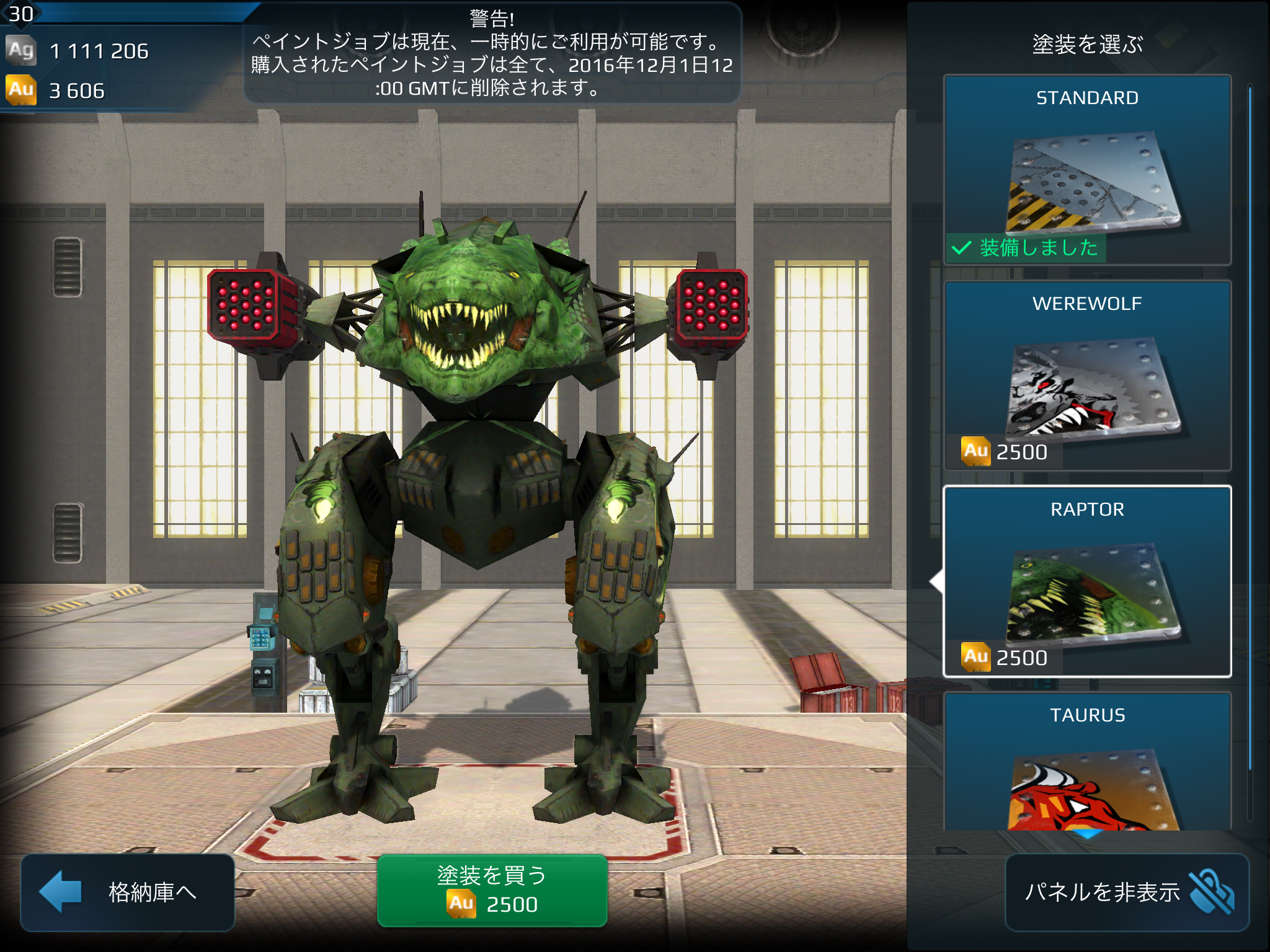Image resolution: width=1270 pixels, height=952 pixels.
Task: Hide the panel (パネルを非表示)
Action: 1127,892
